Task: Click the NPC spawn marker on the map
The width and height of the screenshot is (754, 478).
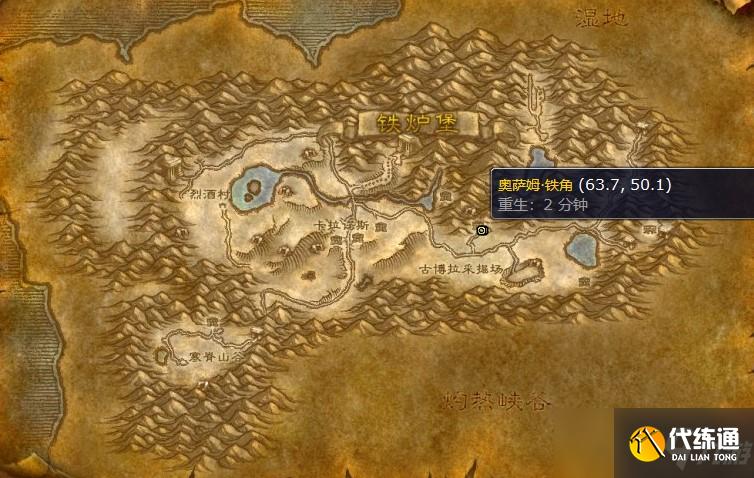Action: pos(482,229)
